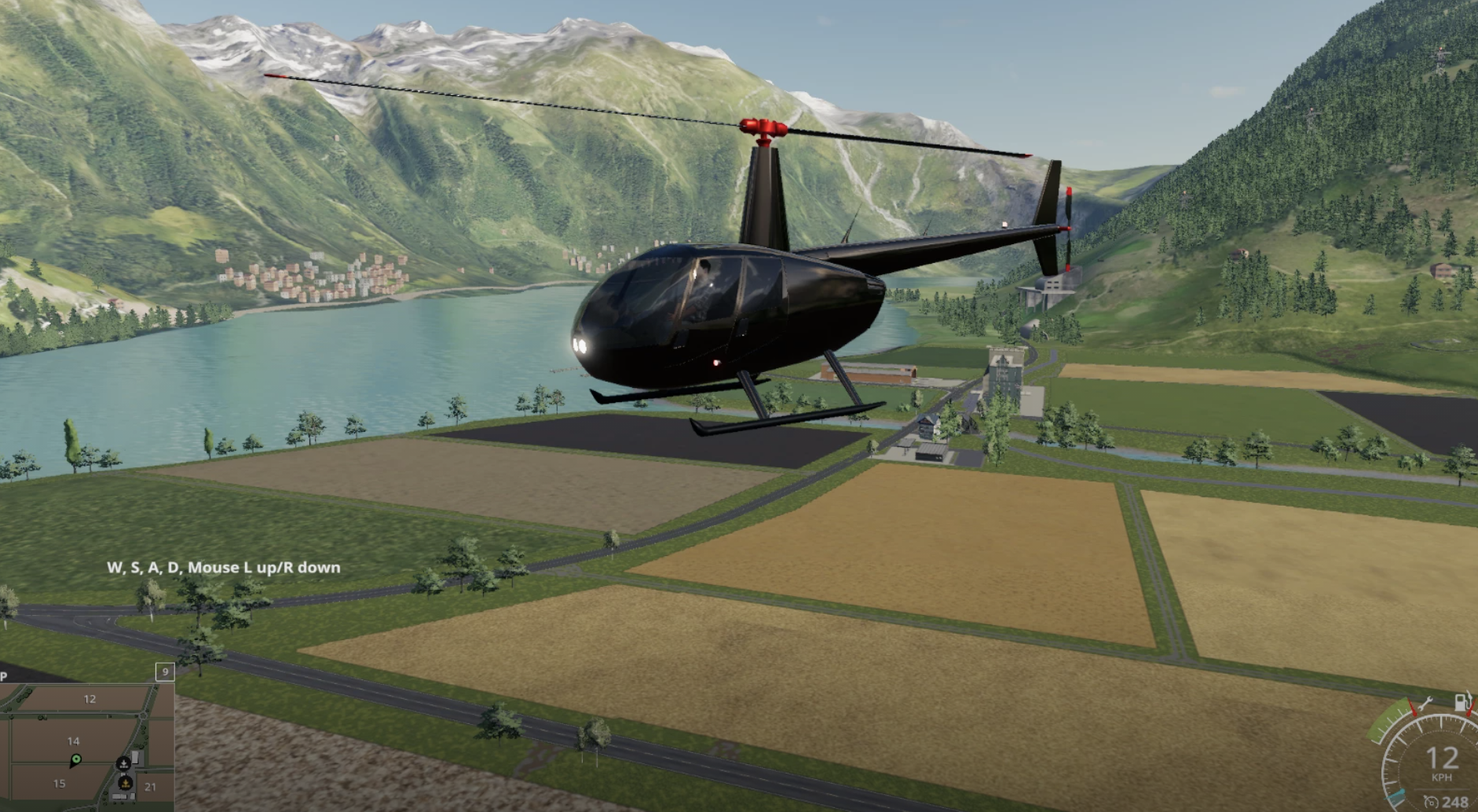Choose field 15 on the minimap
The width and height of the screenshot is (1478, 812).
[x=59, y=784]
